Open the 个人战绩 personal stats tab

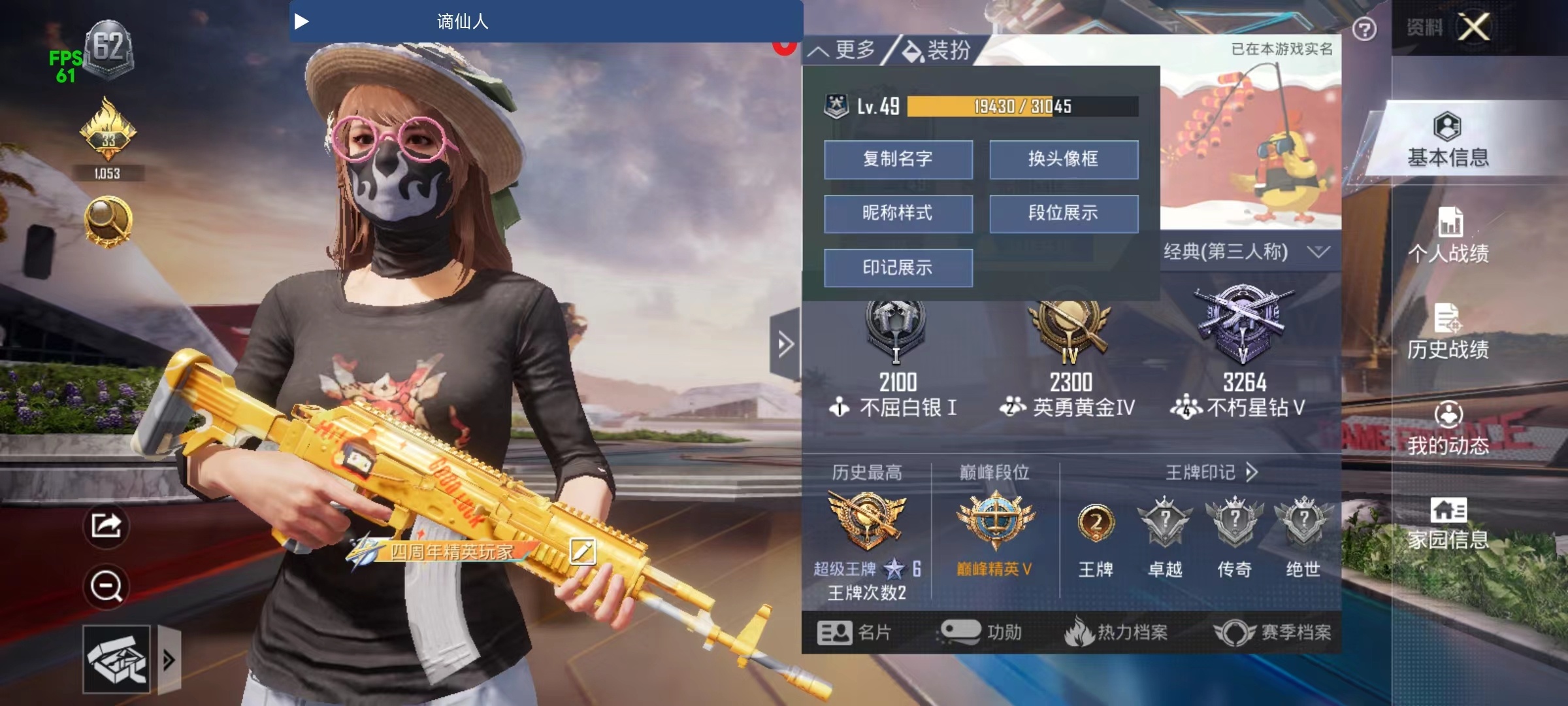pos(1448,235)
